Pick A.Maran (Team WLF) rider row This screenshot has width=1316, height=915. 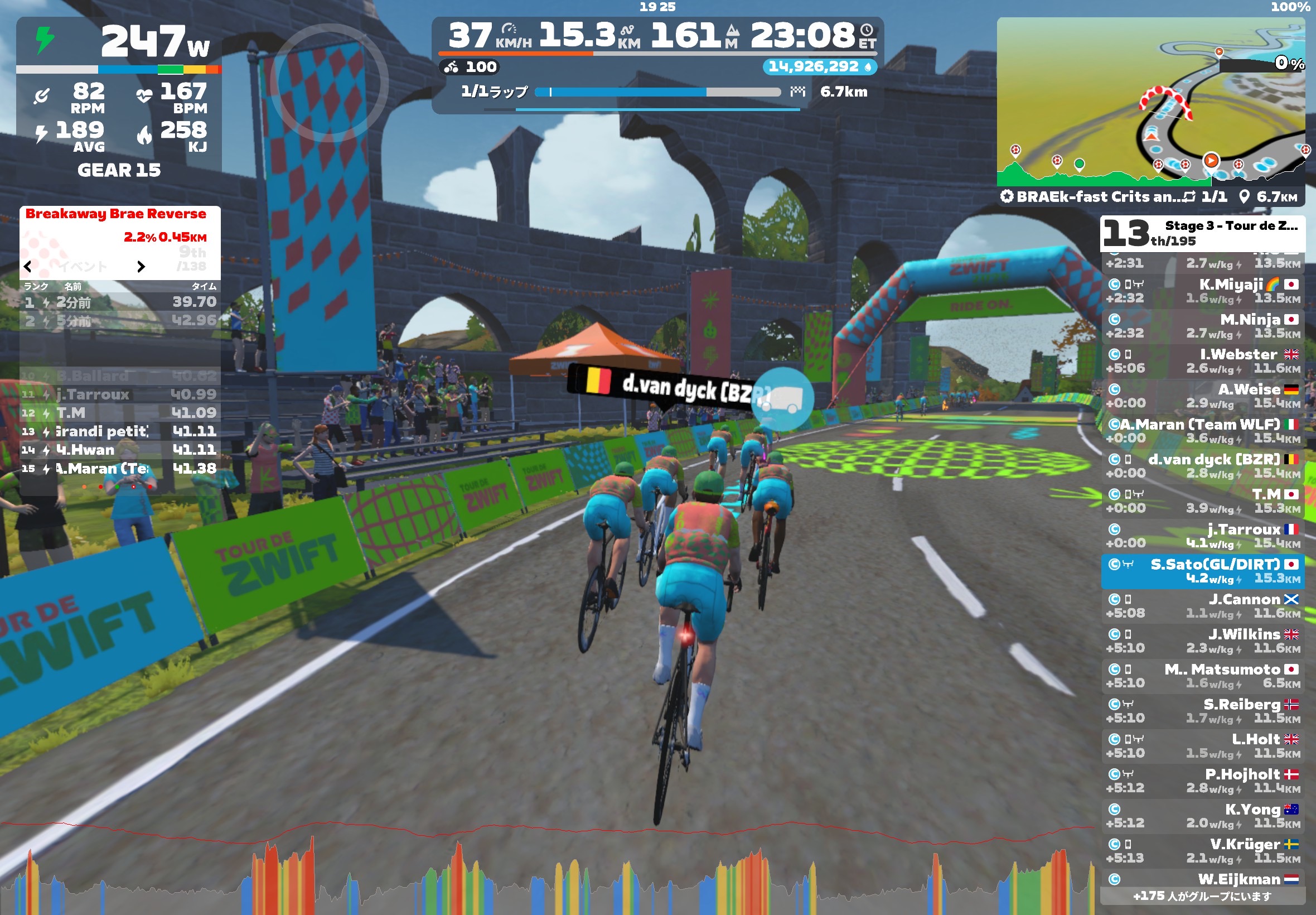[1202, 431]
